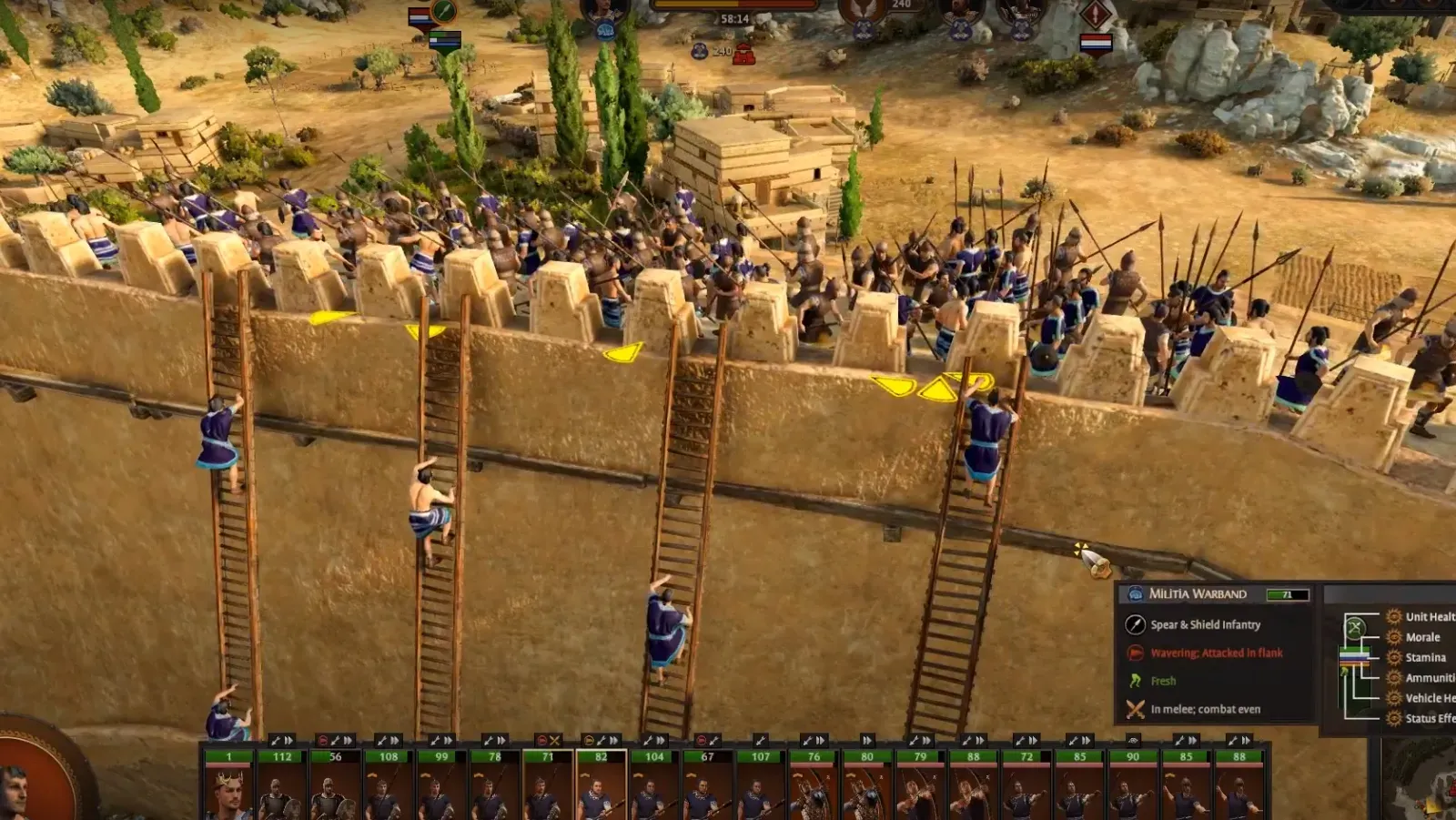Click the red supply crate icon below the timer
Viewport: 1456px width, 820px height.
click(742, 53)
